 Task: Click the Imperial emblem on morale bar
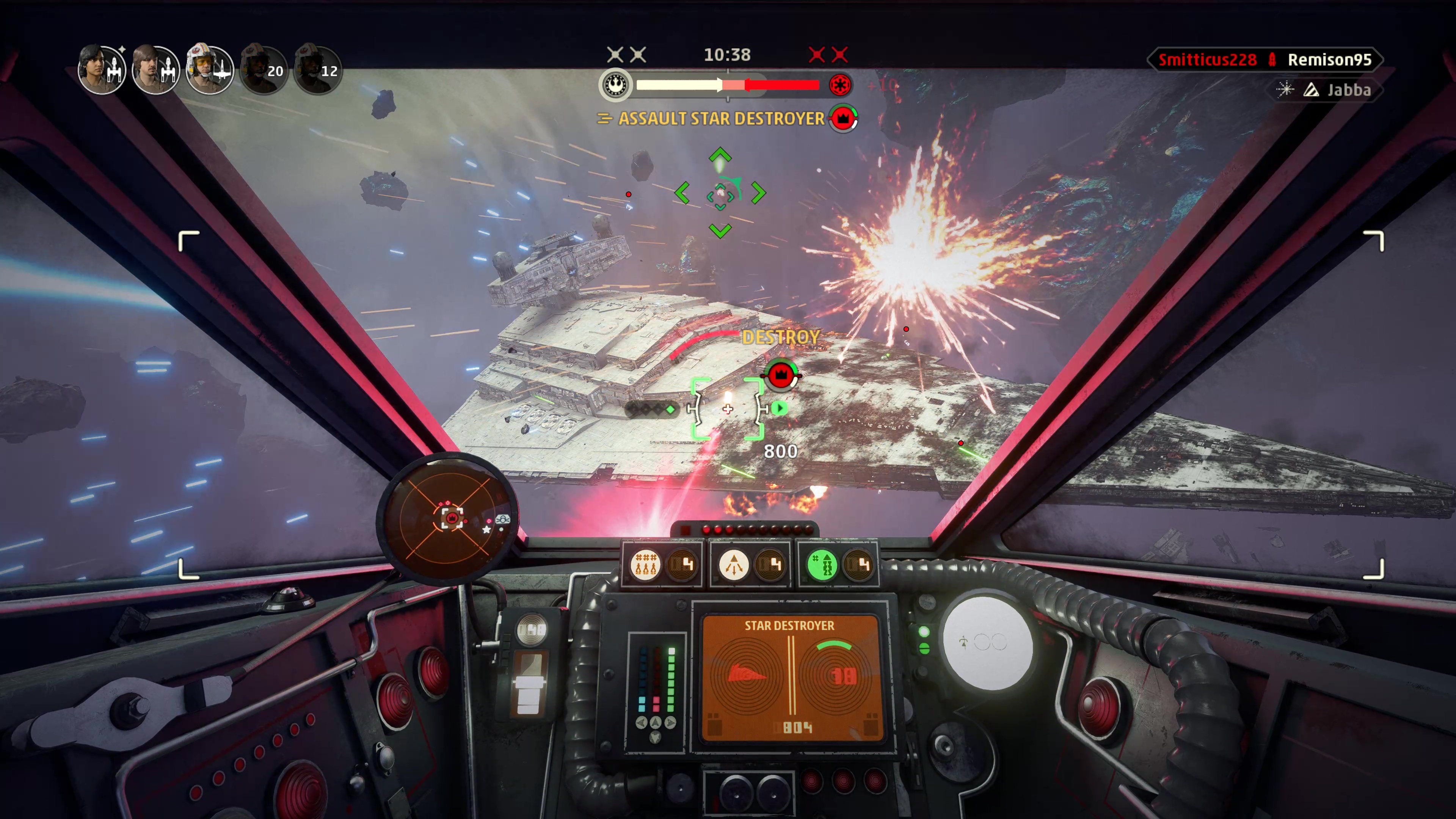point(840,85)
